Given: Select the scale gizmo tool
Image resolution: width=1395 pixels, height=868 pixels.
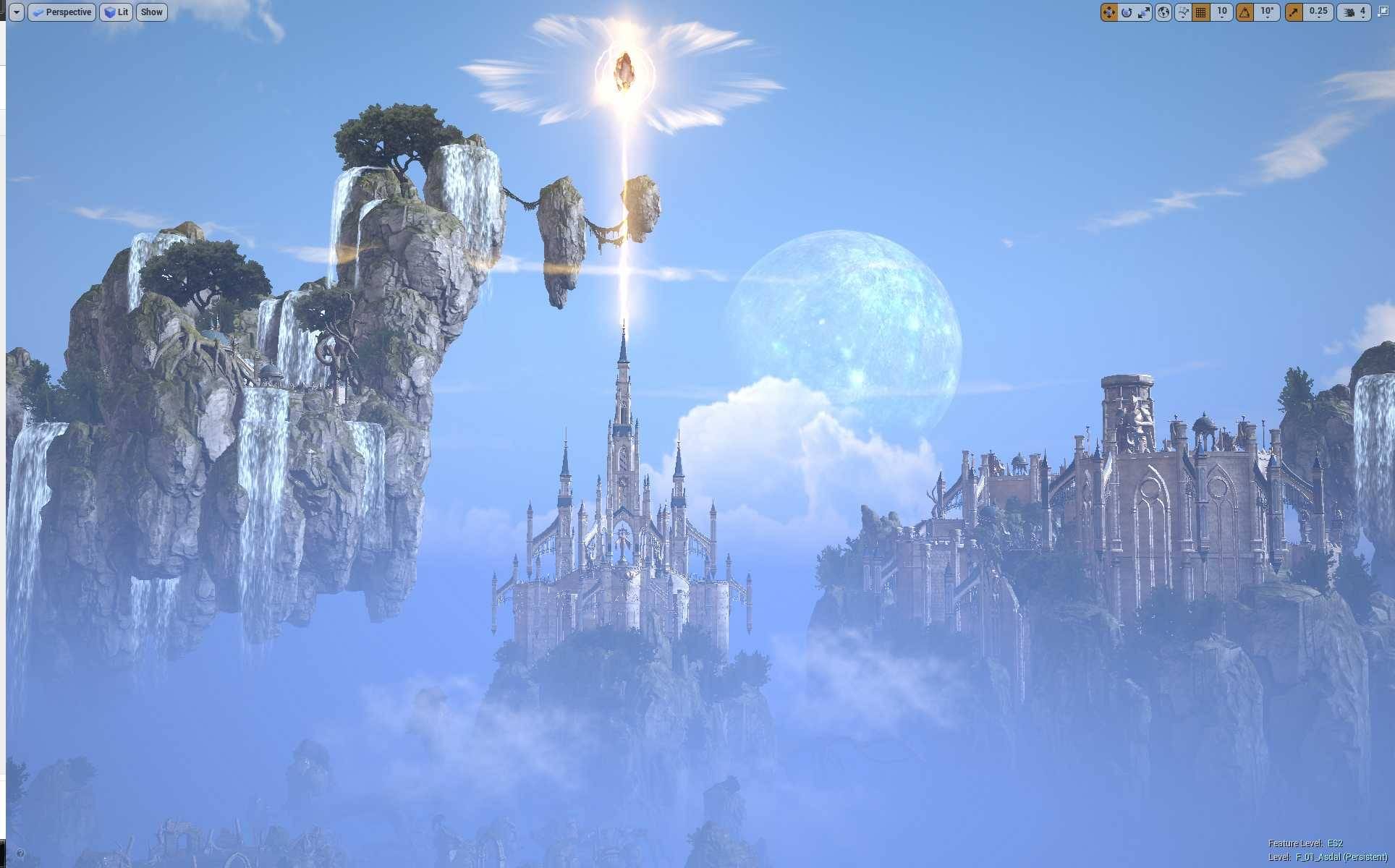Looking at the screenshot, I should pyautogui.click(x=1144, y=12).
